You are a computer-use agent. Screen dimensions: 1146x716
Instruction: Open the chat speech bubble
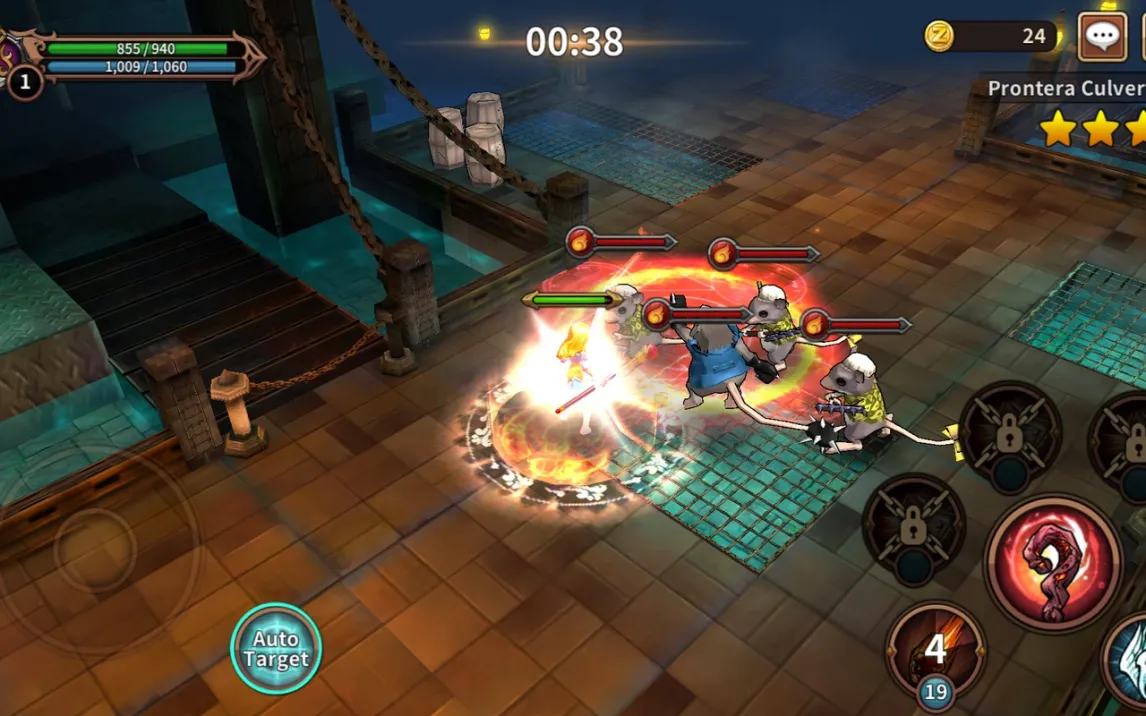tap(1102, 37)
